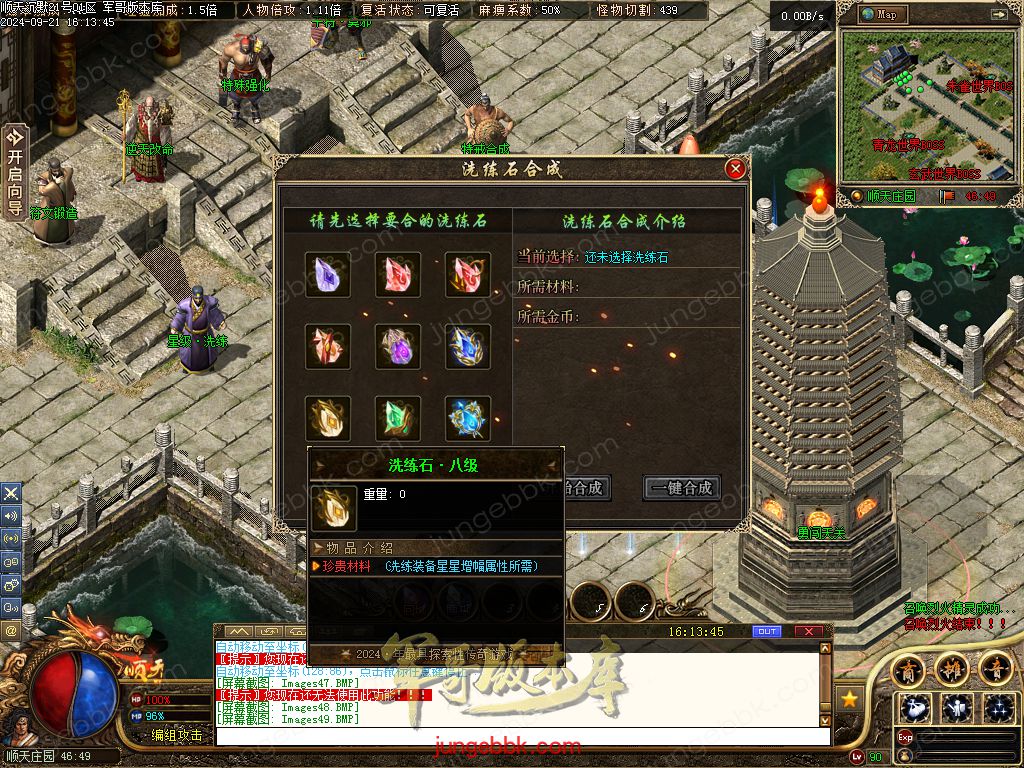
Task: Select the blue crystal with gold frame
Action: coord(468,347)
